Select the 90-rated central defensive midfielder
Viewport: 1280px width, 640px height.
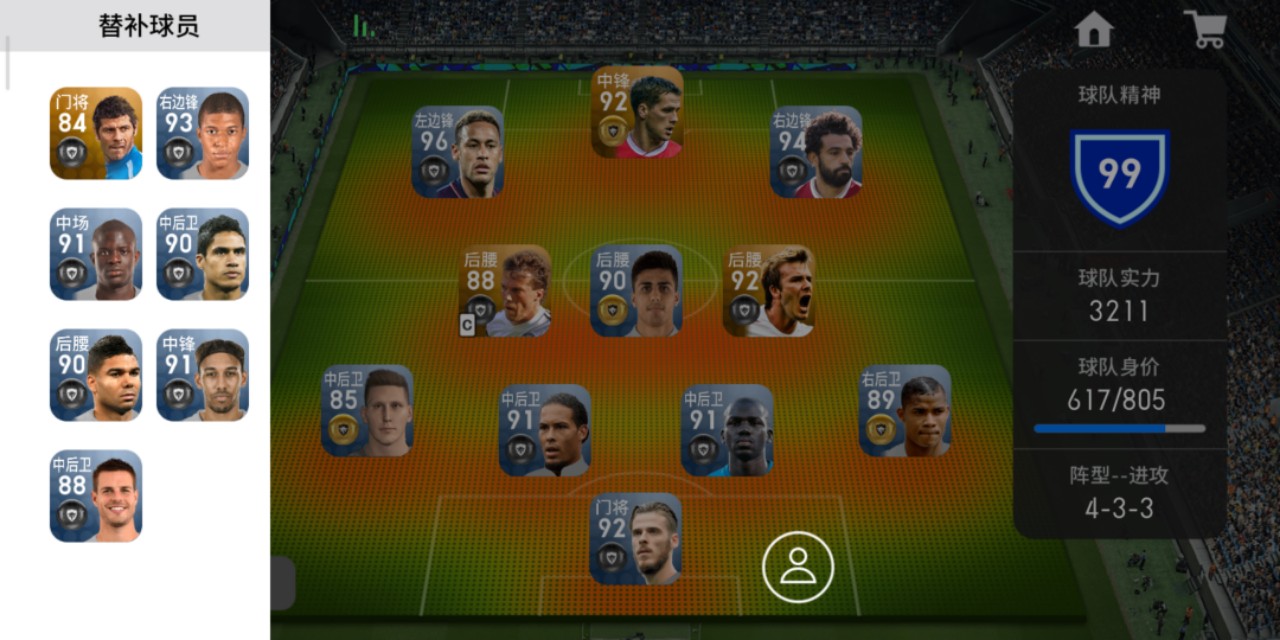point(637,291)
